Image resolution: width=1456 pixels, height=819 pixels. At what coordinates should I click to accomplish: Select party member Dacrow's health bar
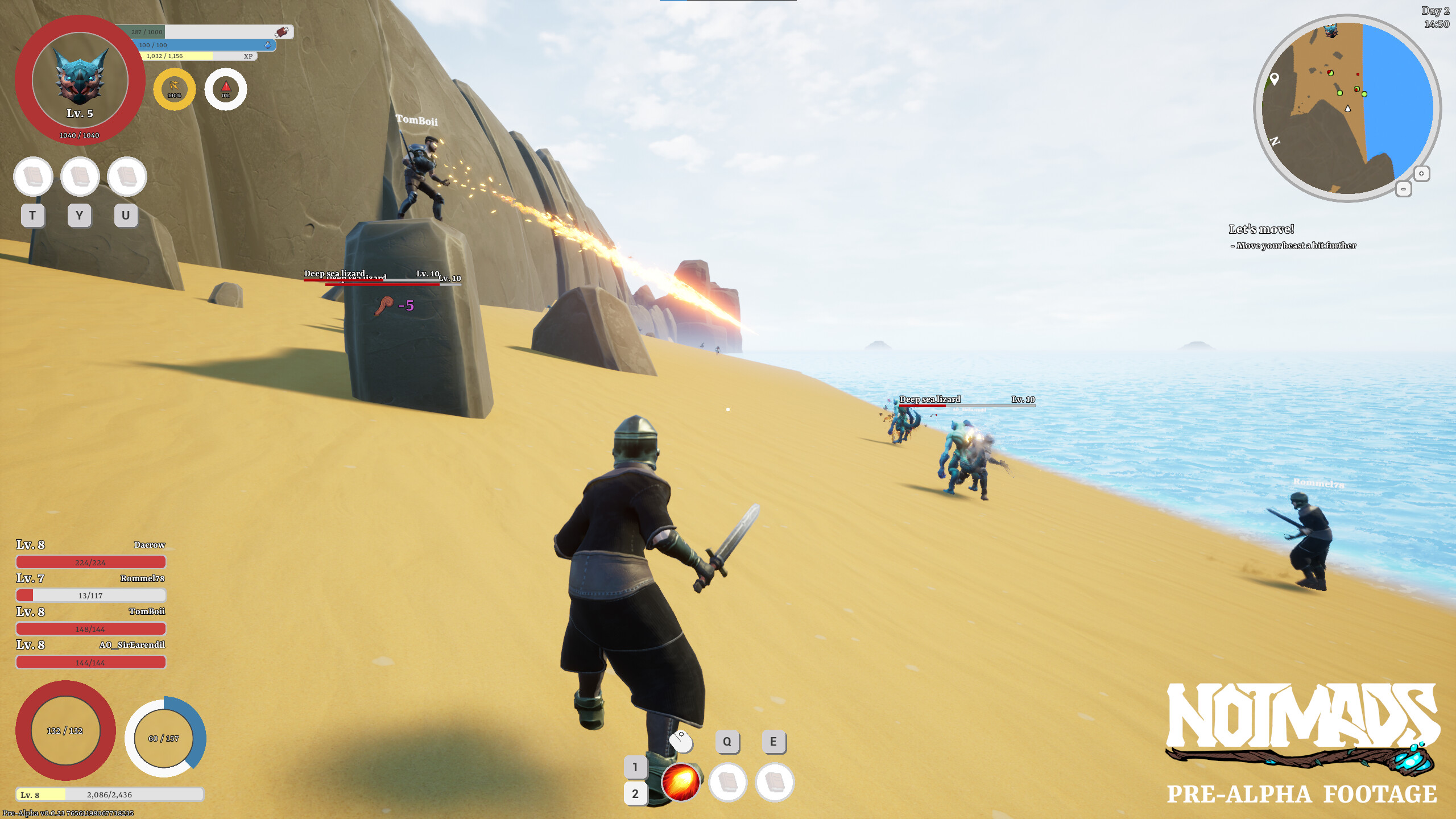click(x=90, y=562)
